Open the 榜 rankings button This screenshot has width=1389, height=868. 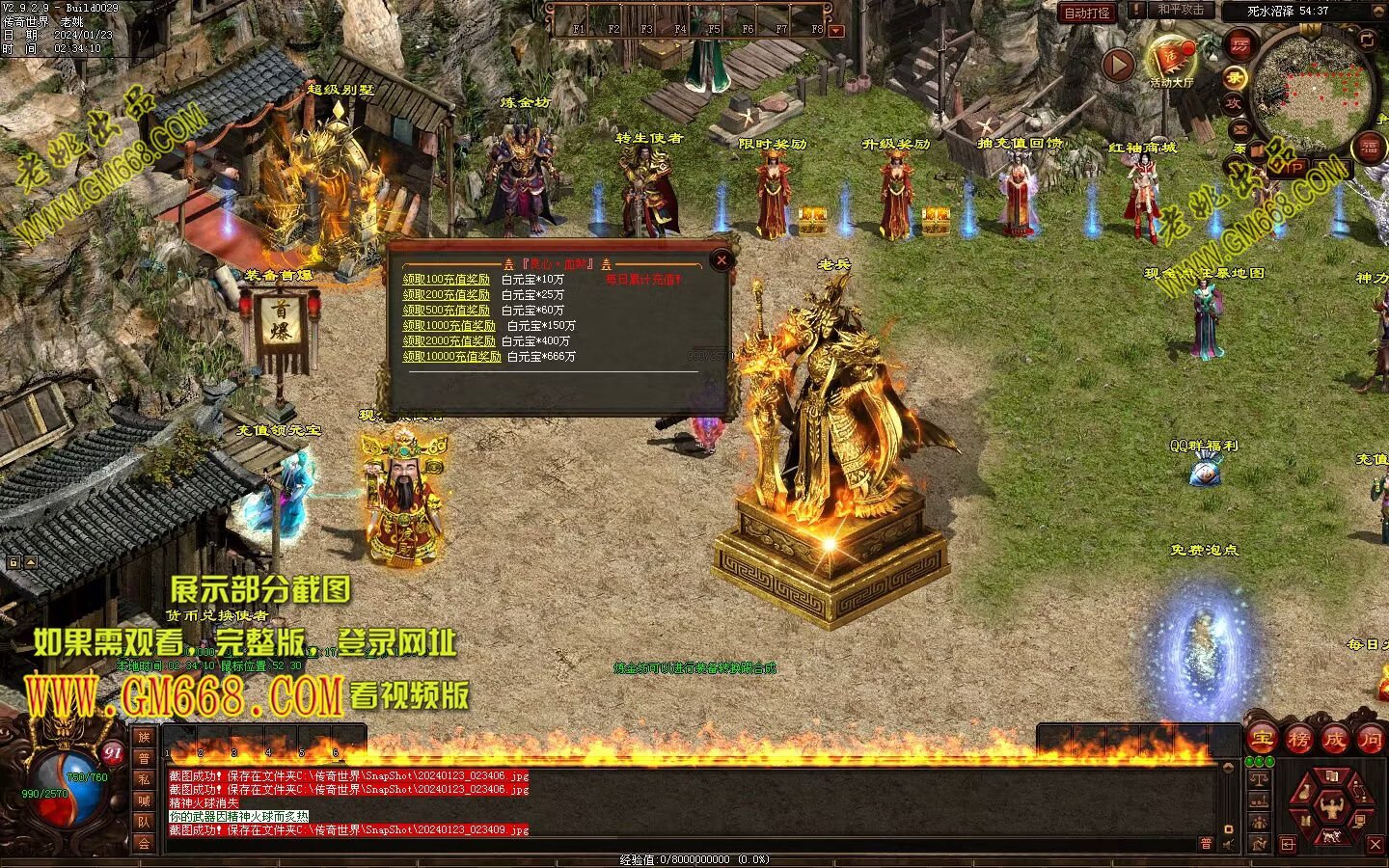click(1298, 740)
